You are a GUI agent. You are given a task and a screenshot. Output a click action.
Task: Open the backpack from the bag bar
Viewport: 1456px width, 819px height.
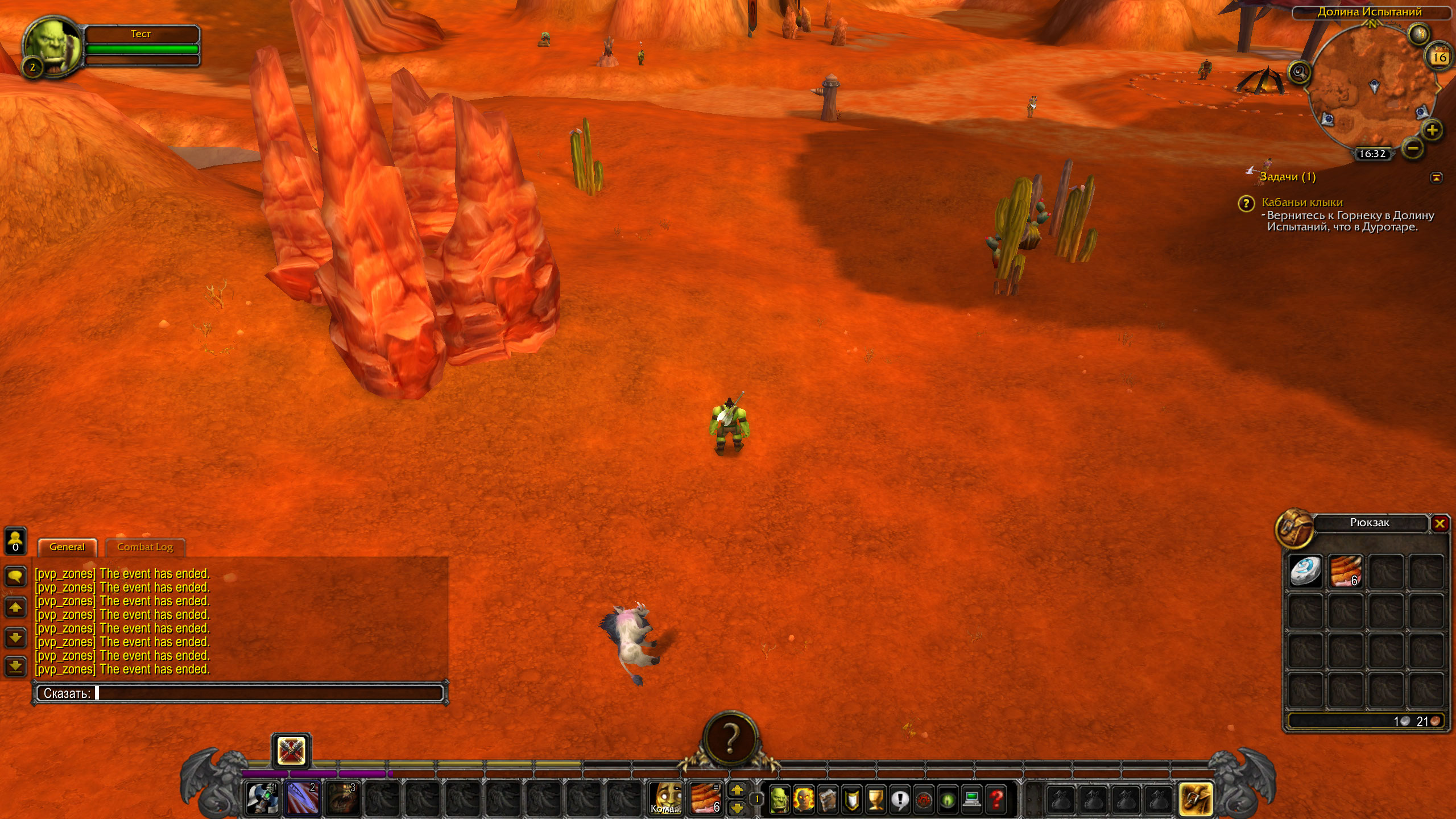tap(1196, 799)
